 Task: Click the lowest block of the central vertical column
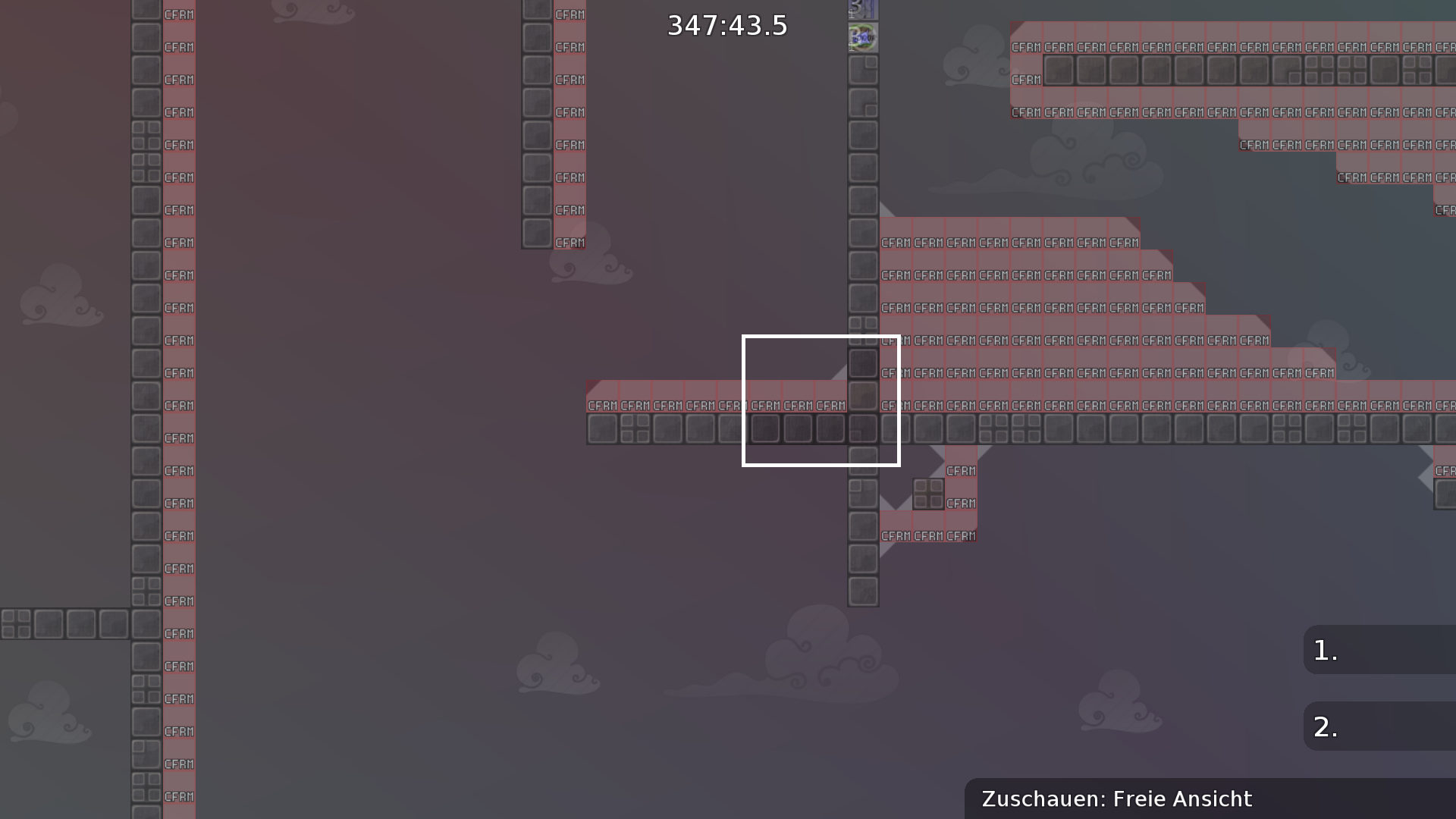pos(862,590)
